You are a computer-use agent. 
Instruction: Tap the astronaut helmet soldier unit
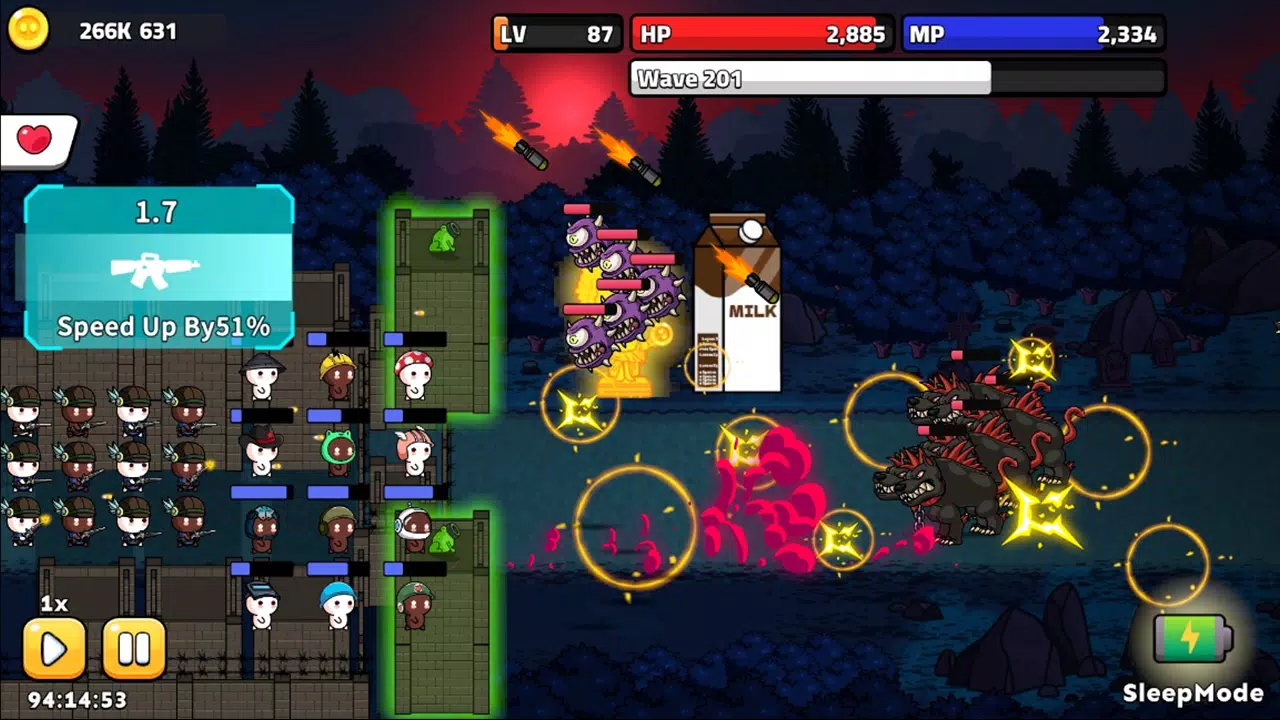(x=410, y=528)
